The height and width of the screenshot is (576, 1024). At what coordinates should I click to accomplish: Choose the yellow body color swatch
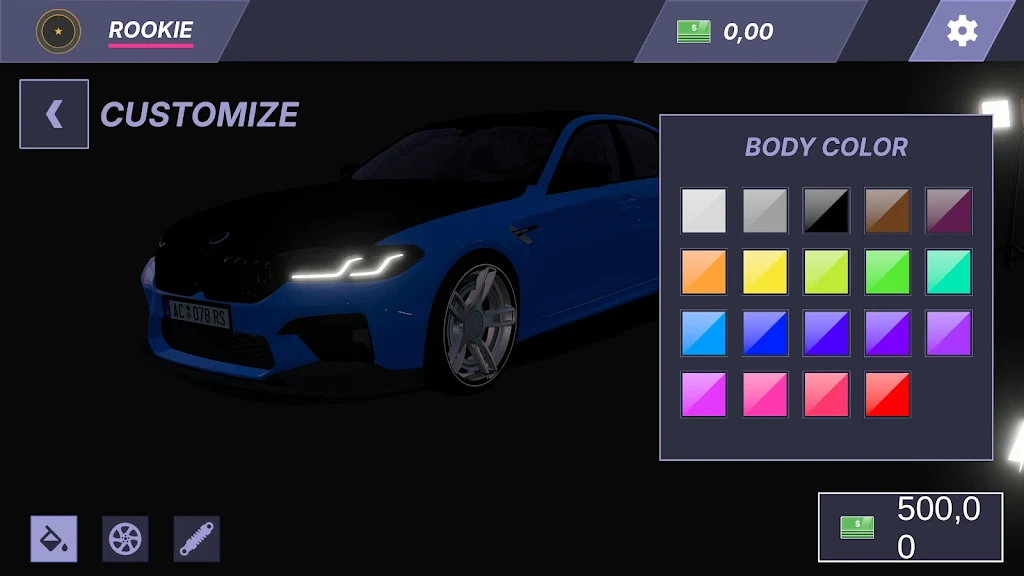pos(765,272)
